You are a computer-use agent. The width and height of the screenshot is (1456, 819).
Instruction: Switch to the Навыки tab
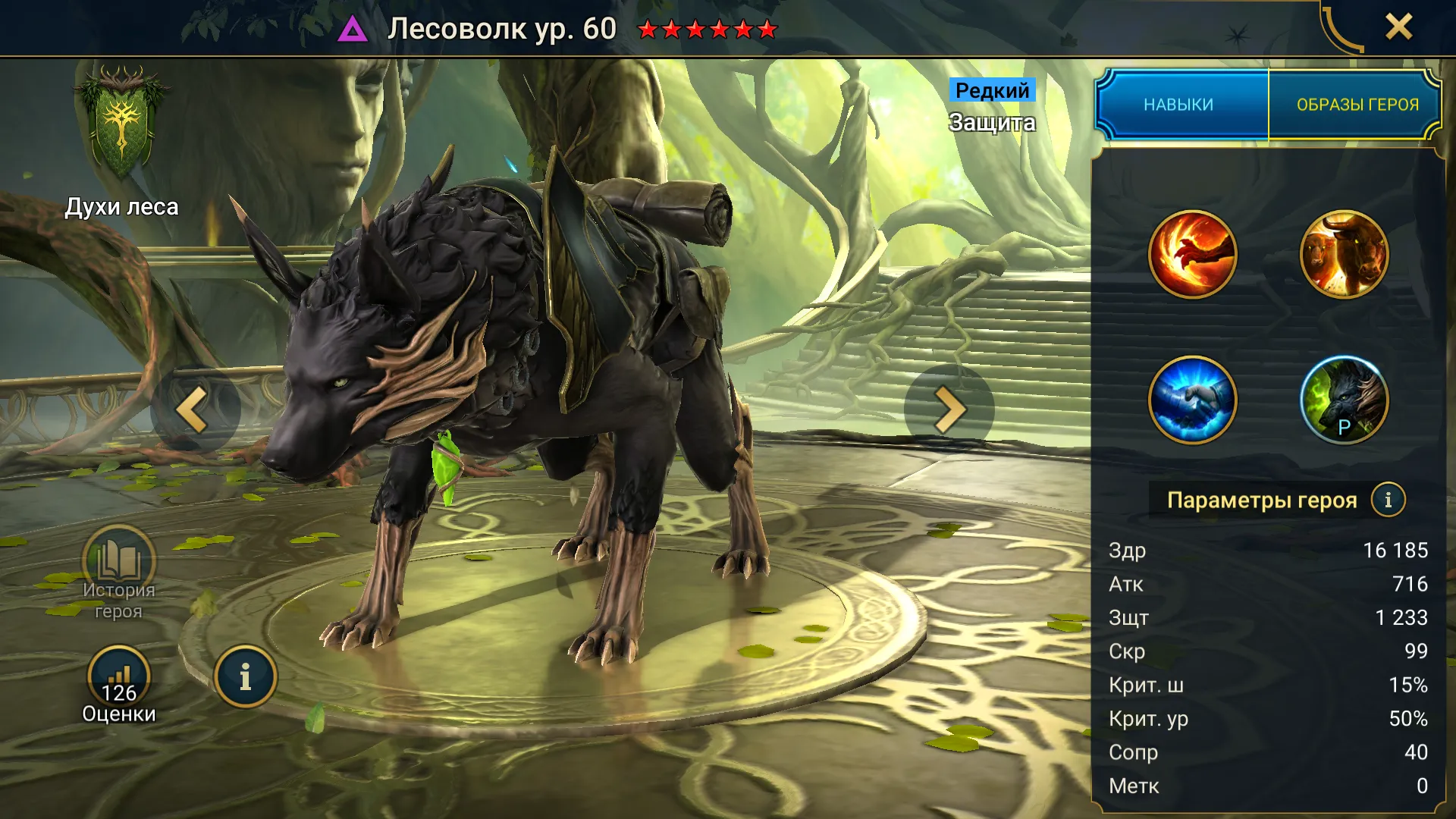[x=1180, y=105]
